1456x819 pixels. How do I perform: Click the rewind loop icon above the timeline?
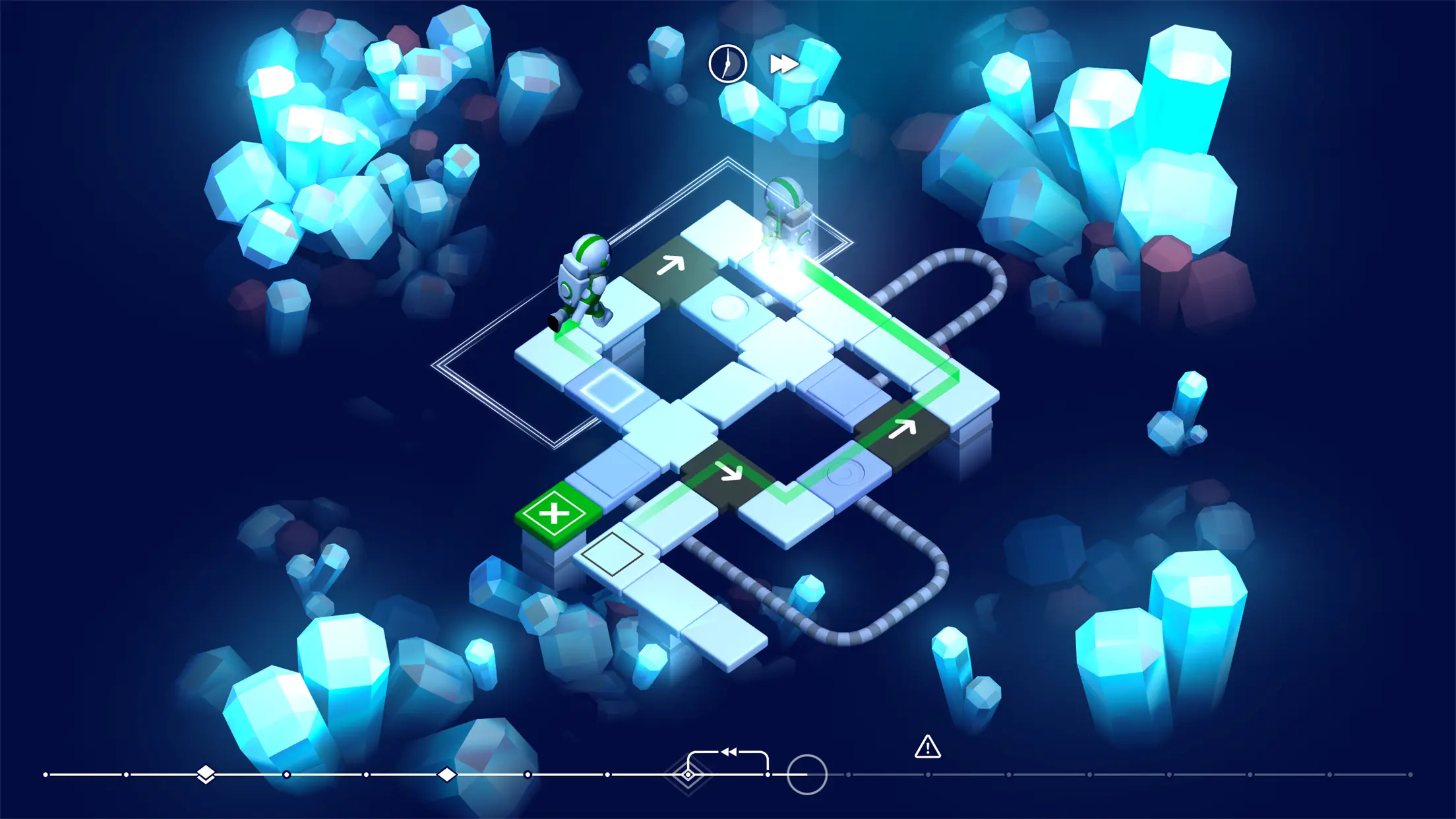[x=728, y=751]
